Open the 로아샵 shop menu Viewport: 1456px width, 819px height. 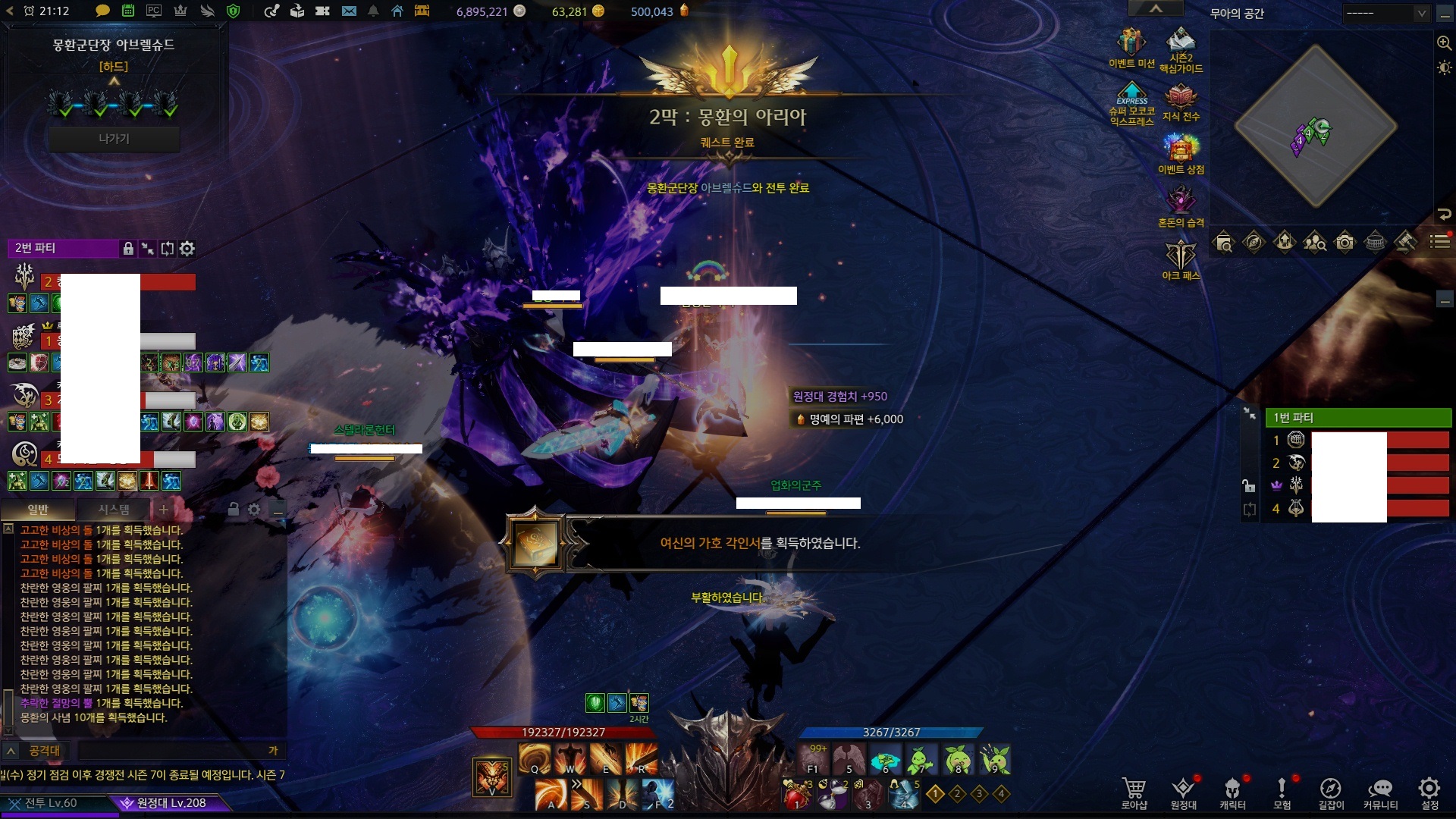pyautogui.click(x=1134, y=792)
